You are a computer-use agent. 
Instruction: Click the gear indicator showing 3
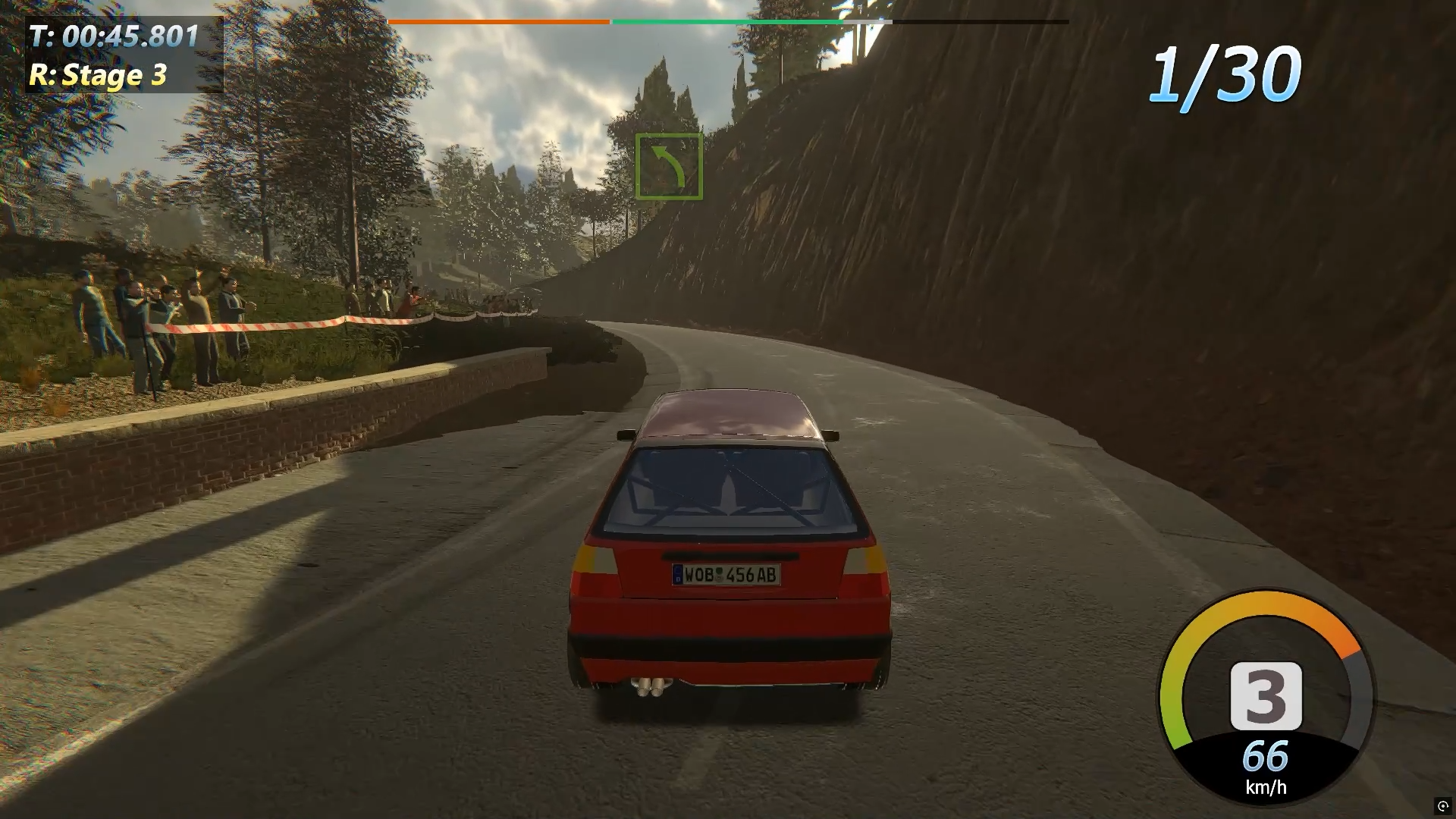pyautogui.click(x=1266, y=695)
